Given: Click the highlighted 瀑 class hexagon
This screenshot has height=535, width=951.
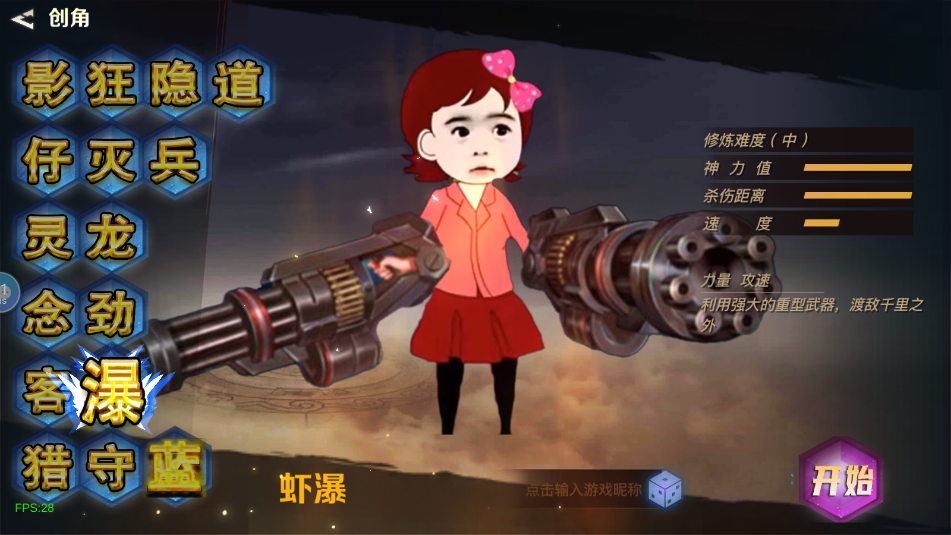Looking at the screenshot, I should click(x=114, y=387).
